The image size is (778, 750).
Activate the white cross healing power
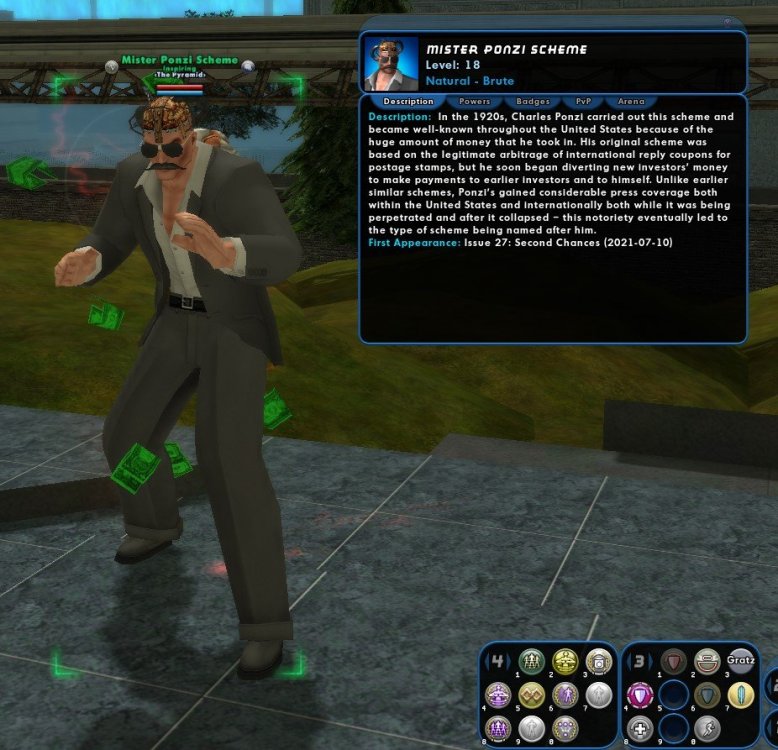638,728
